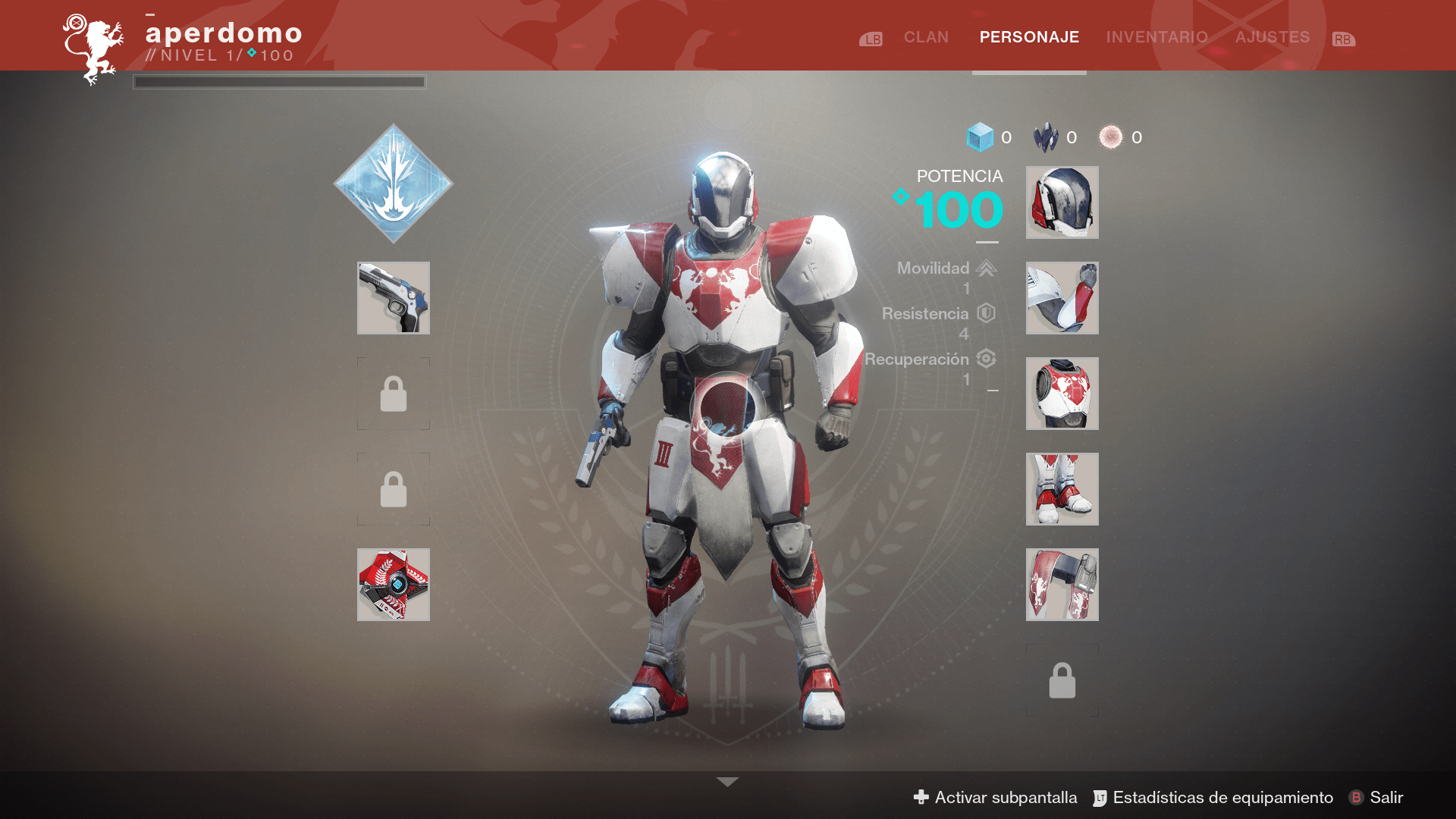Select the legendary shards currency icon
The image size is (1456, 819).
pyautogui.click(x=1047, y=137)
